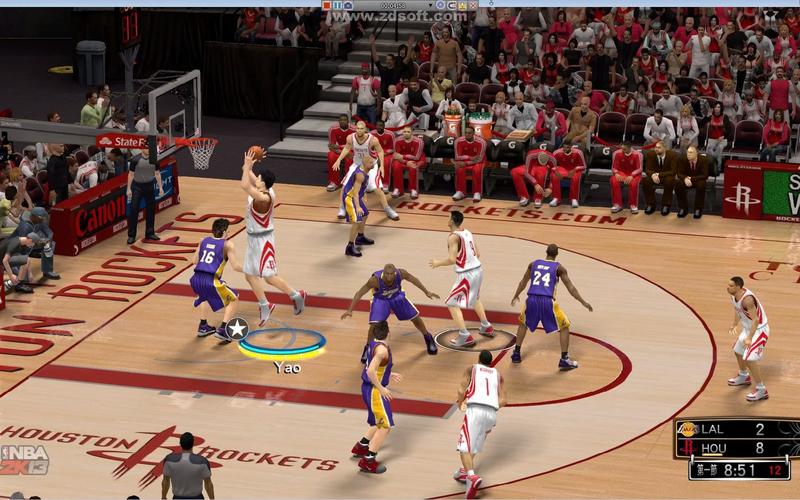Take a screenshot with the recorder's camera icon

point(348,5)
